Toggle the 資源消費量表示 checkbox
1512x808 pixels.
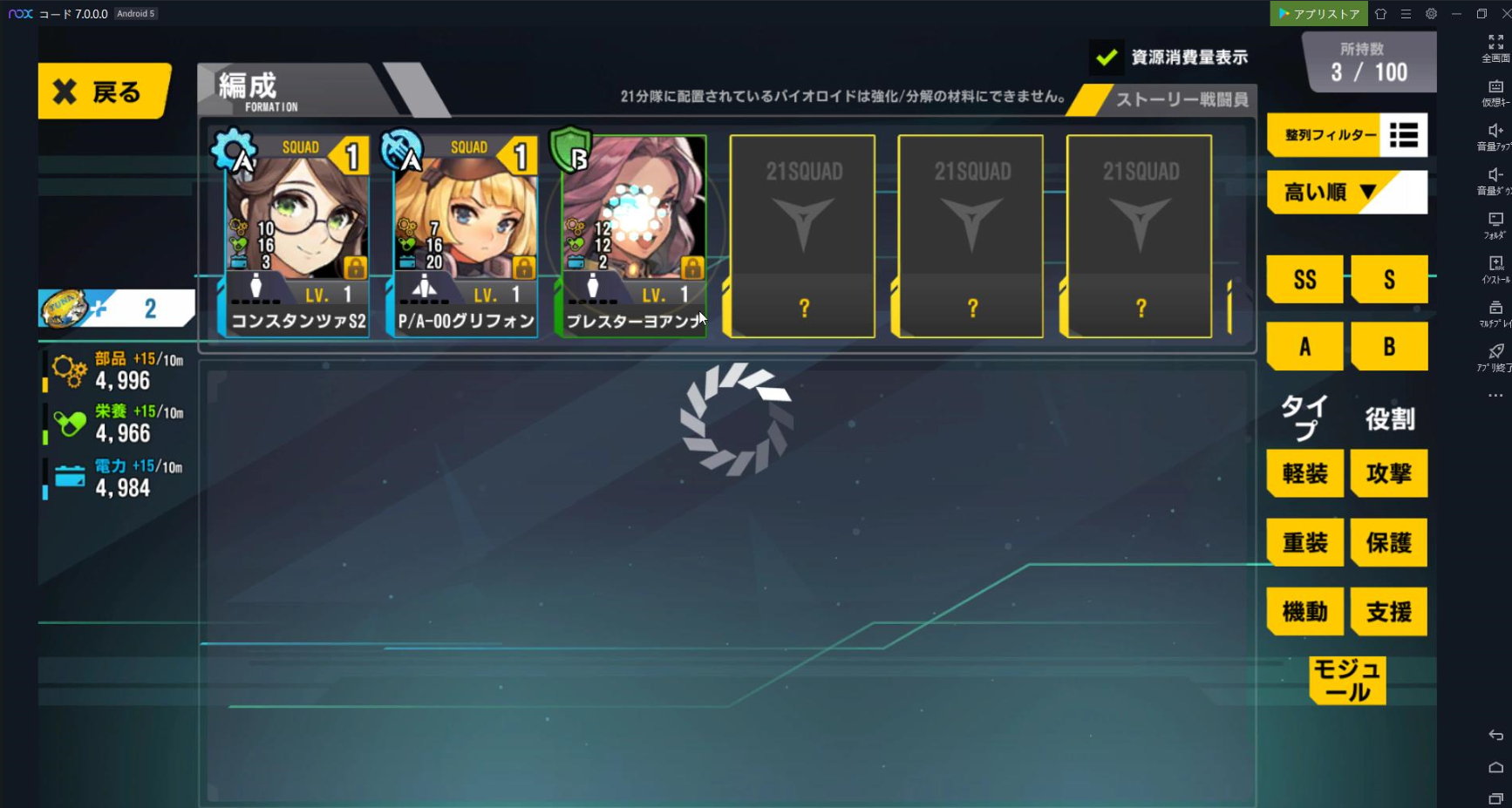(x=1107, y=58)
